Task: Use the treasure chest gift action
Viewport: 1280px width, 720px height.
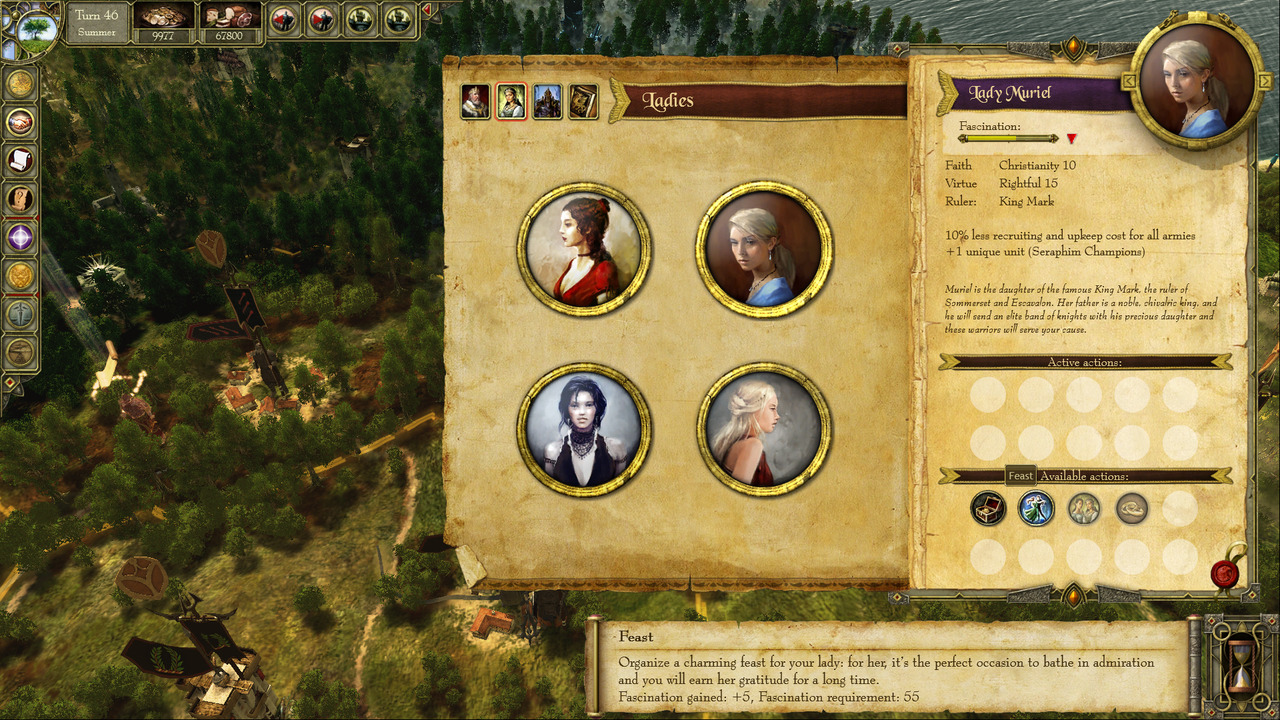Action: click(x=988, y=509)
